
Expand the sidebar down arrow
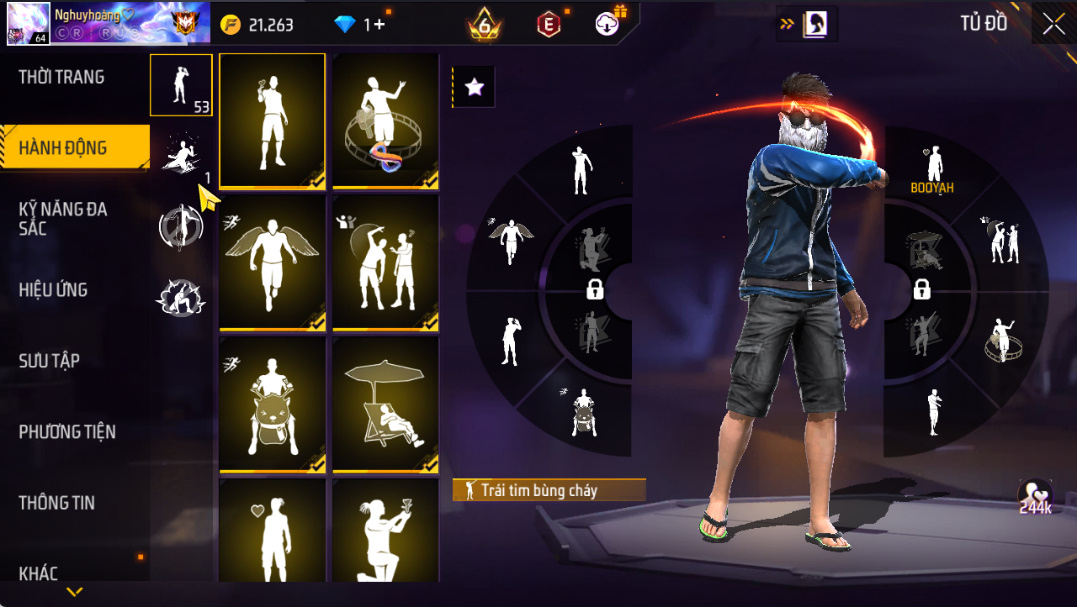click(74, 592)
